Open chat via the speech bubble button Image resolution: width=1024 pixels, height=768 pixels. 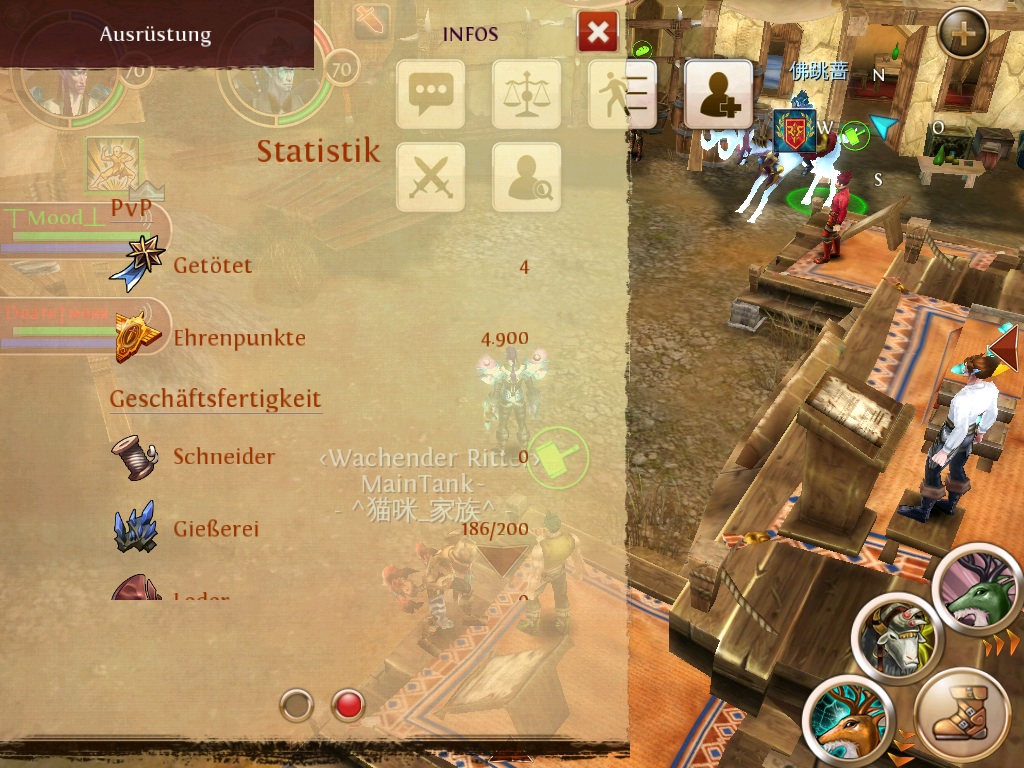(x=431, y=94)
